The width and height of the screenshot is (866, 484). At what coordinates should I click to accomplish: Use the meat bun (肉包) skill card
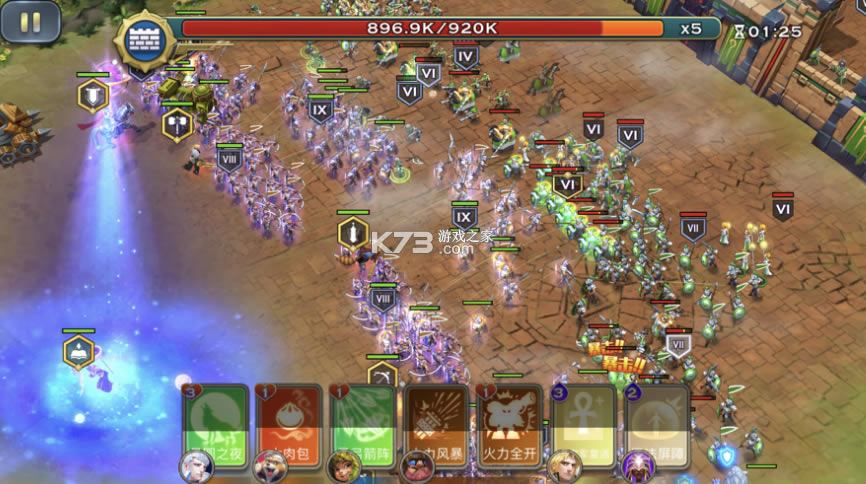pos(289,423)
